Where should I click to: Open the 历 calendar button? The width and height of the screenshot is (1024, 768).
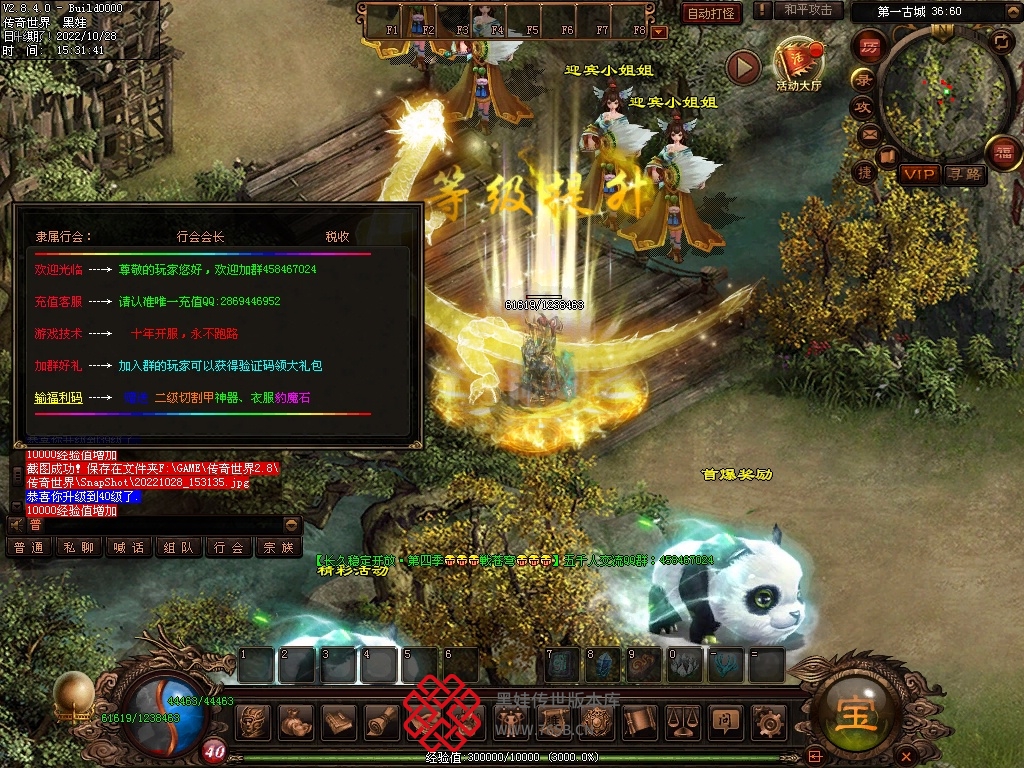pos(869,46)
